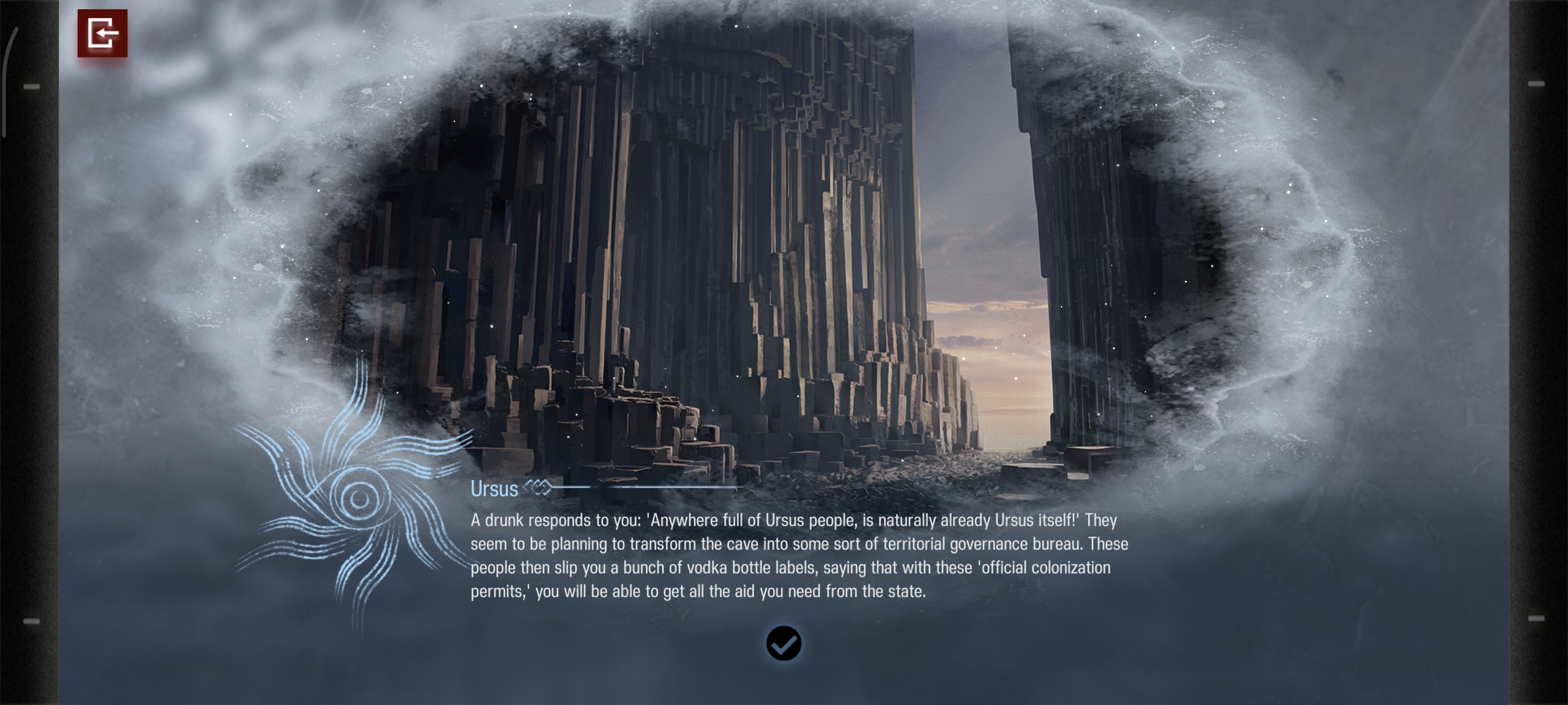The width and height of the screenshot is (1568, 705).
Task: Click the red exit button
Action: pyautogui.click(x=102, y=34)
